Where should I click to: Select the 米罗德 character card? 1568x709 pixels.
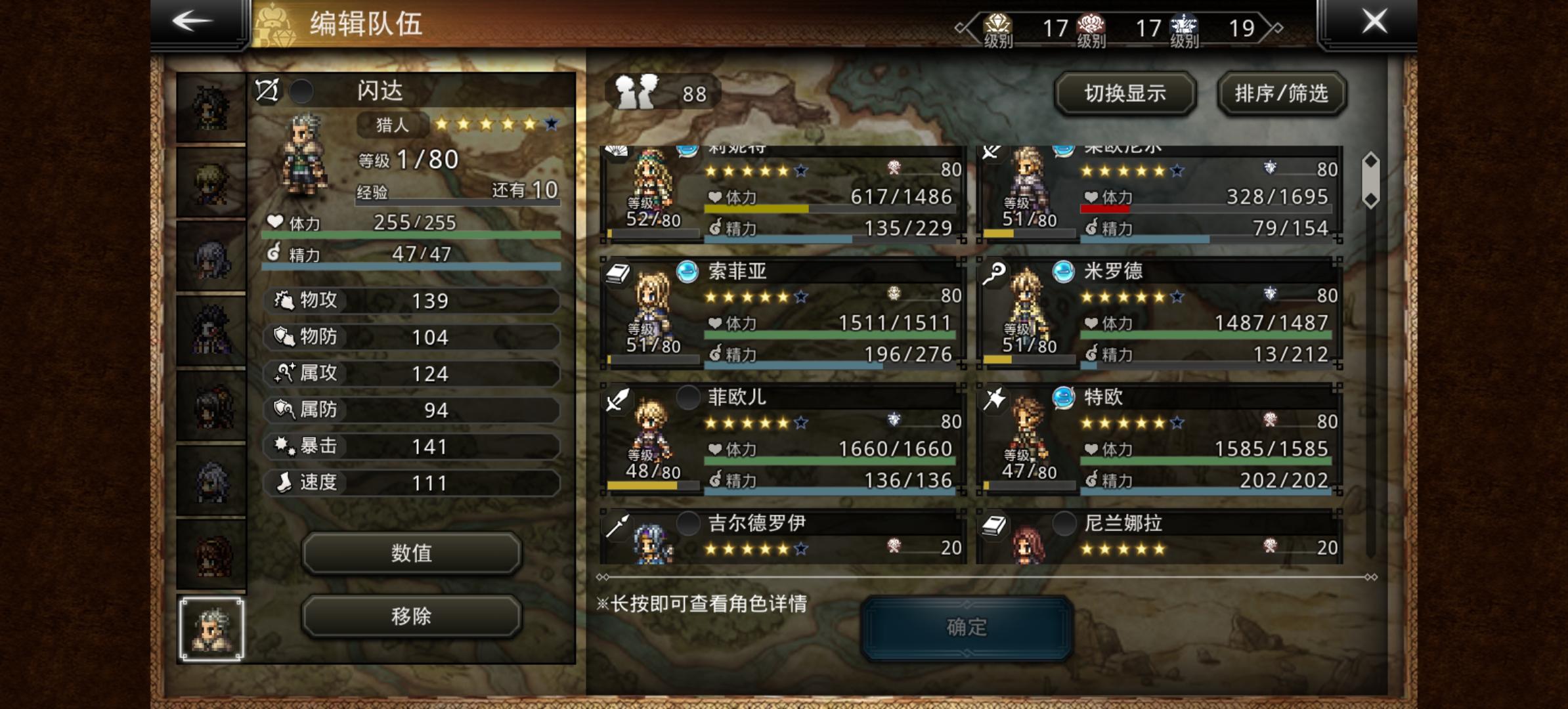click(x=1159, y=313)
